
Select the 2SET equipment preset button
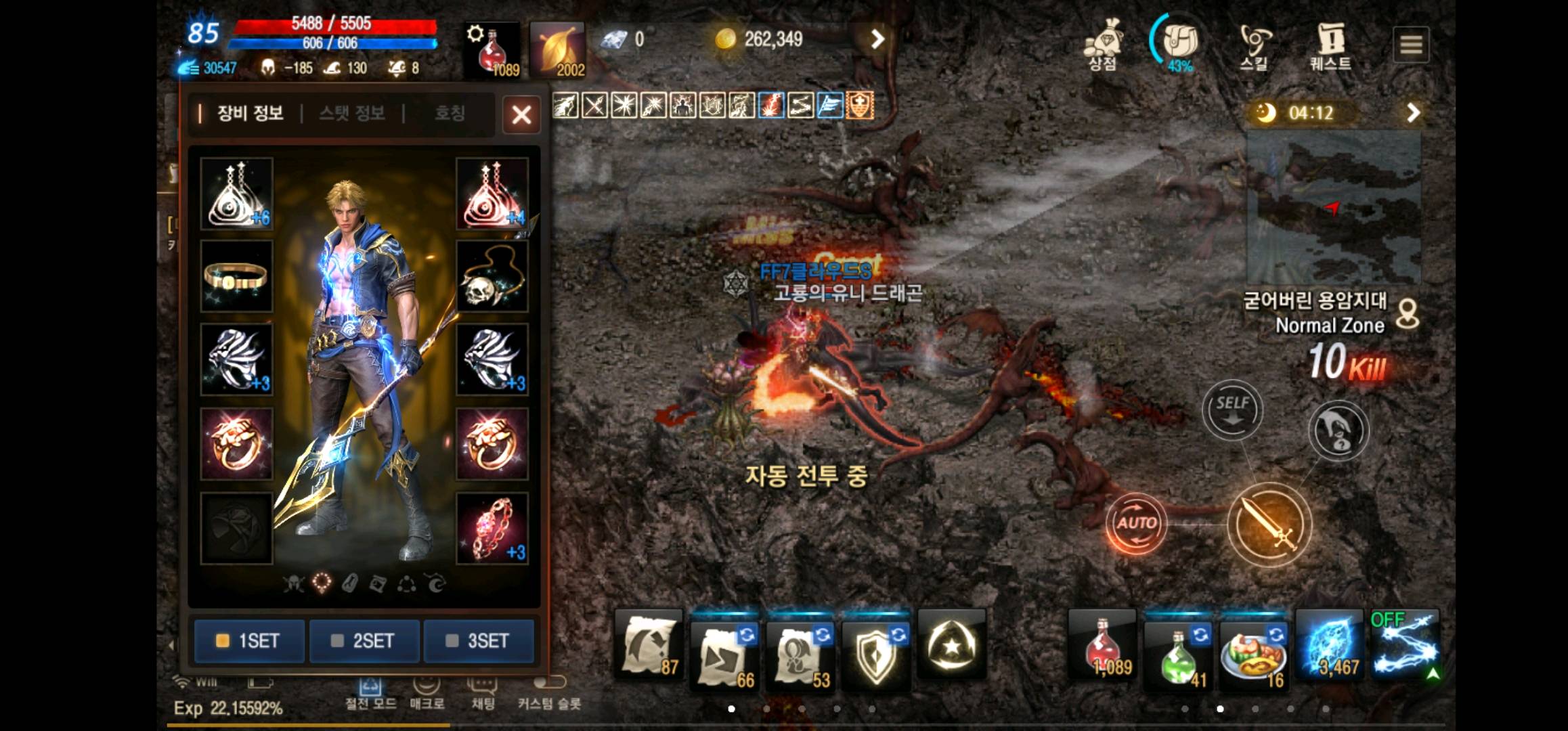[364, 641]
